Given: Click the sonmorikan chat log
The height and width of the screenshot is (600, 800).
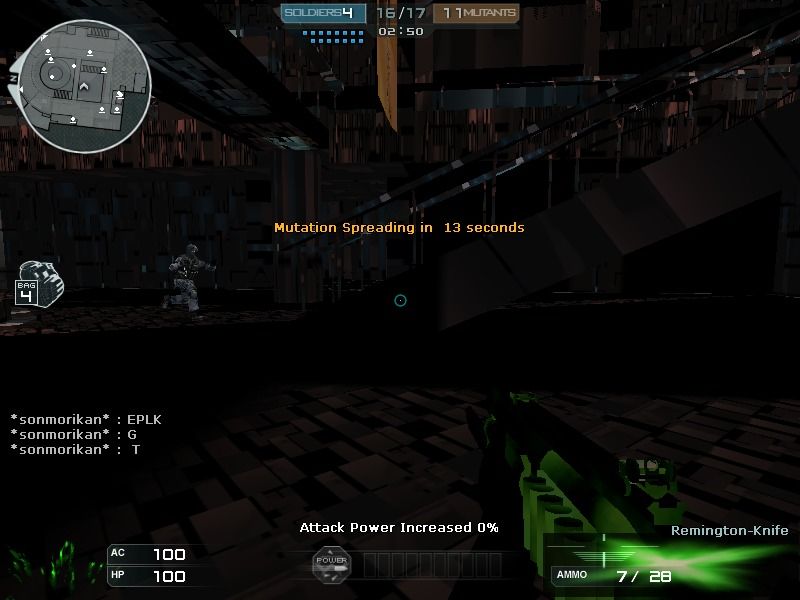Looking at the screenshot, I should coord(85,435).
